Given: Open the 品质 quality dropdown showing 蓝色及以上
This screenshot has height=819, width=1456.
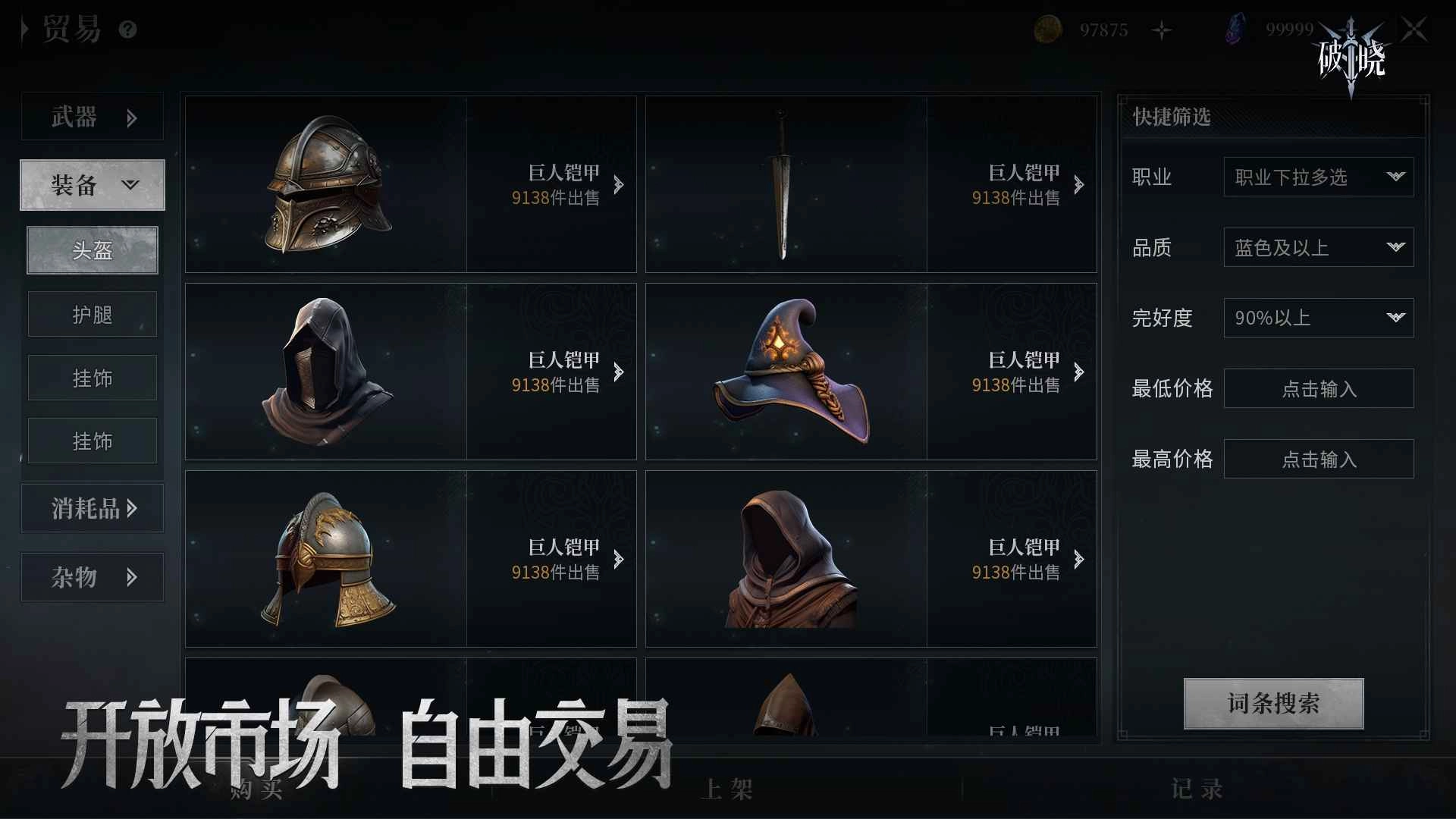Looking at the screenshot, I should [x=1318, y=247].
